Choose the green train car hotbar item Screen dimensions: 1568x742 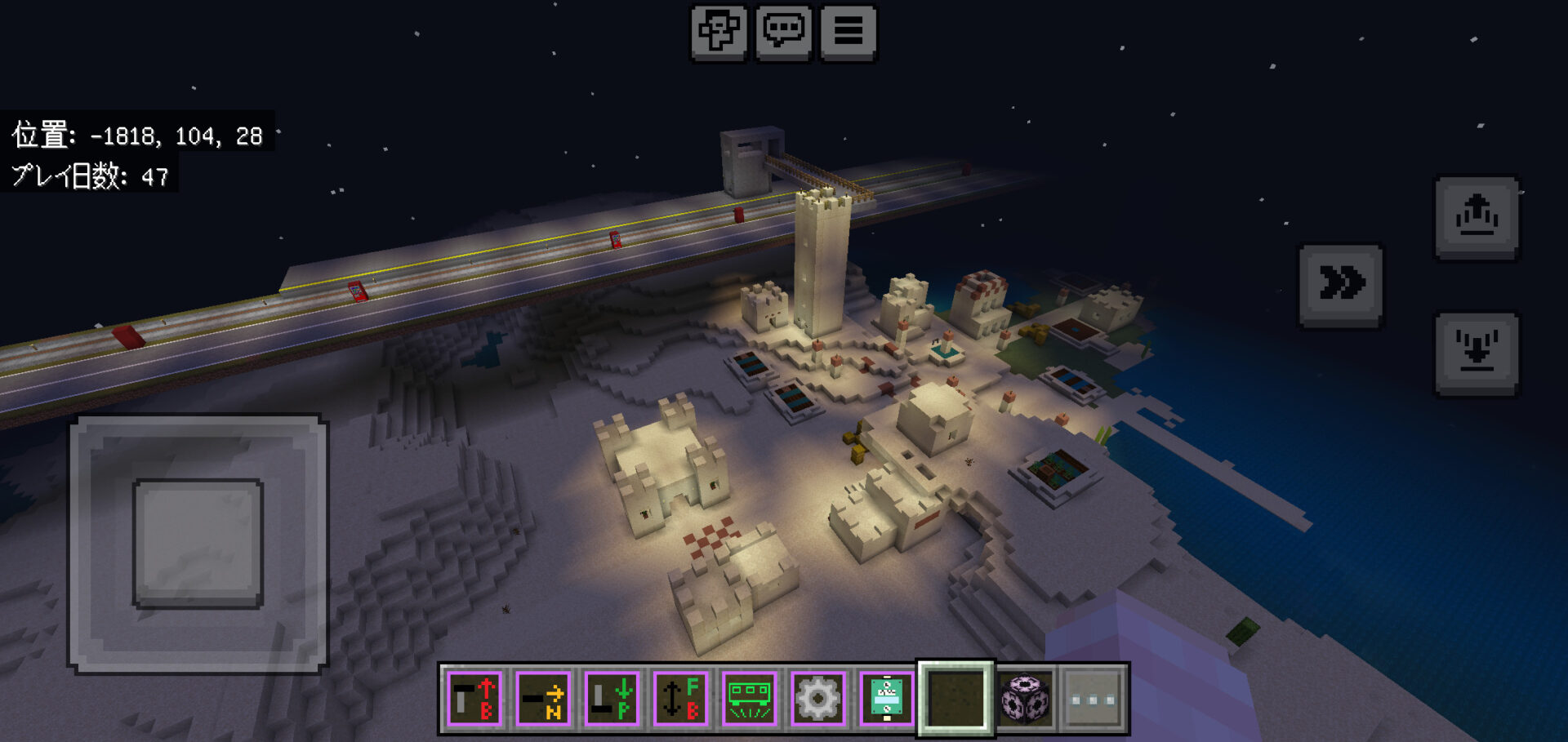(x=750, y=700)
